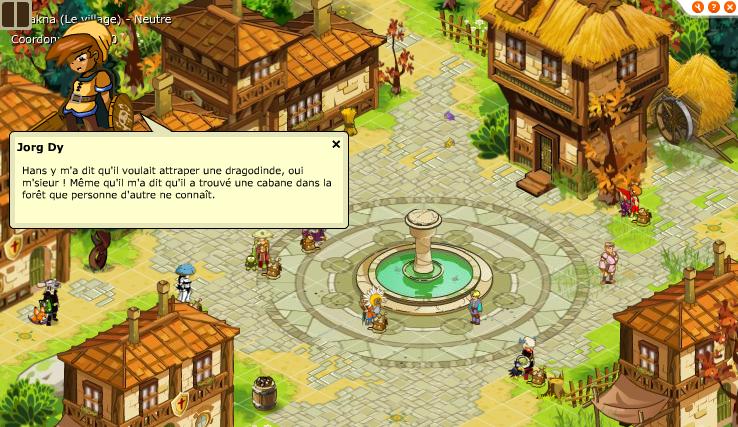
Task: Click the brown two-panel button in the corner
Action: click(15, 15)
